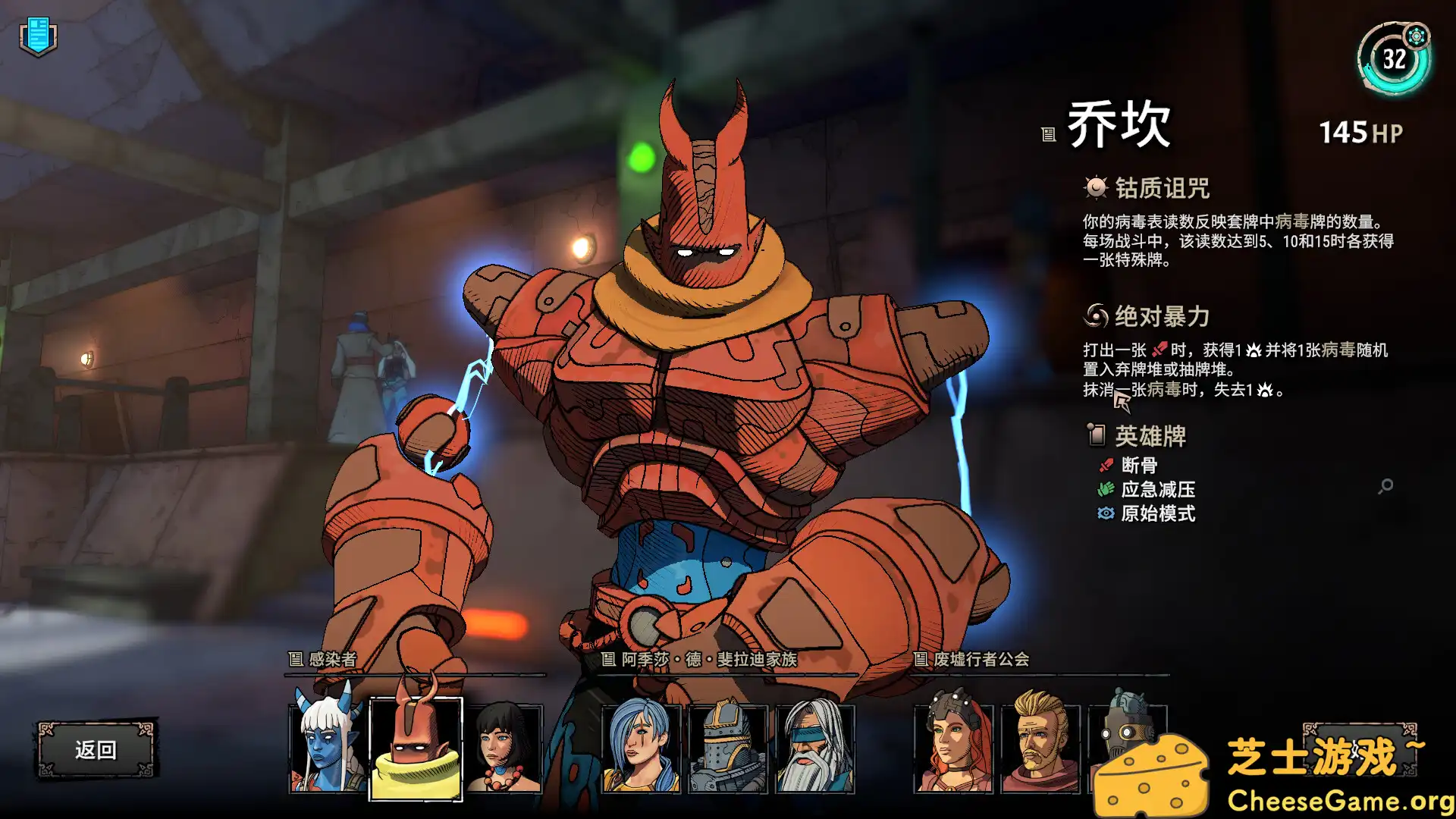Select the 原始模式 blue eye card icon
Viewport: 1456px width, 819px height.
pos(1104,514)
